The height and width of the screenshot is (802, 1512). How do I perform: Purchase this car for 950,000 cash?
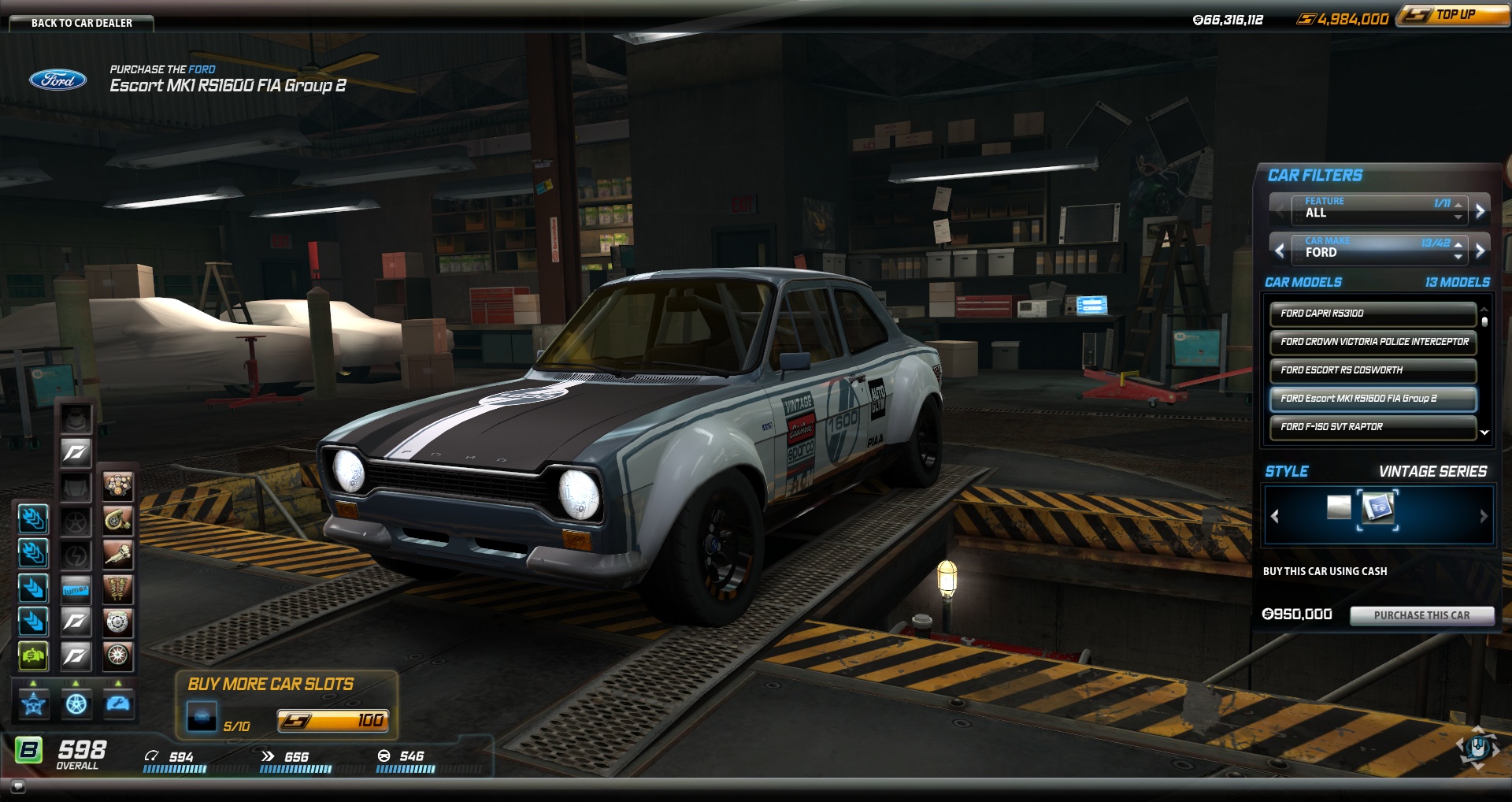coord(1421,615)
